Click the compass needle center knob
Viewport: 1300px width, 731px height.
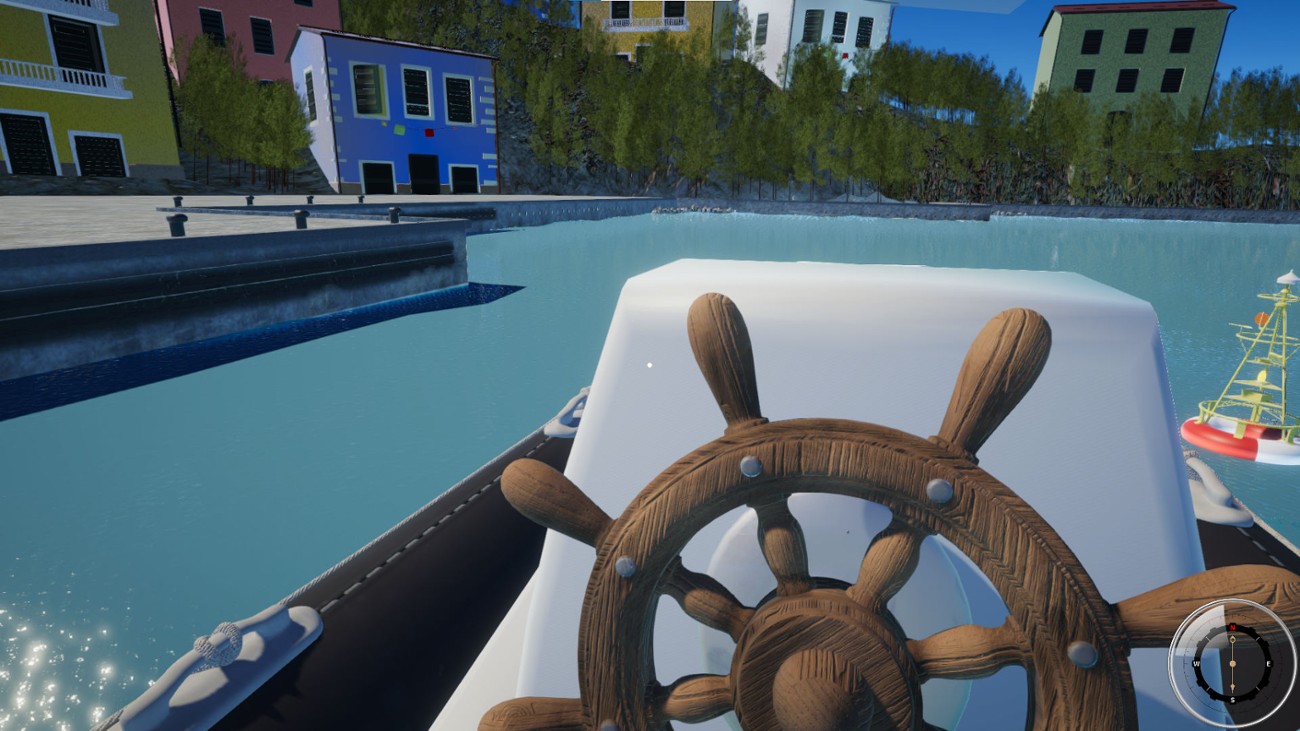pyautogui.click(x=1232, y=664)
